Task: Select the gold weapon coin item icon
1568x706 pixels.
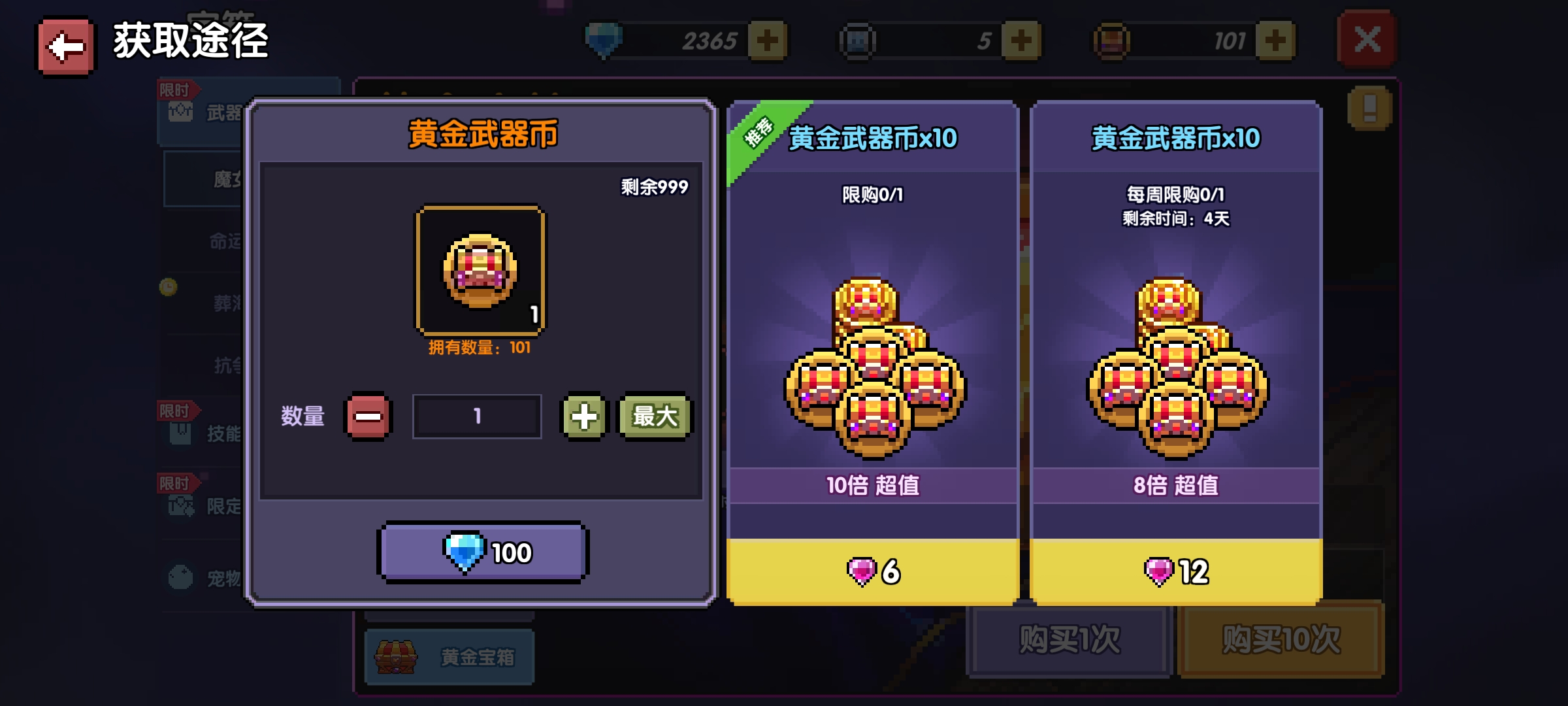Action: (480, 270)
